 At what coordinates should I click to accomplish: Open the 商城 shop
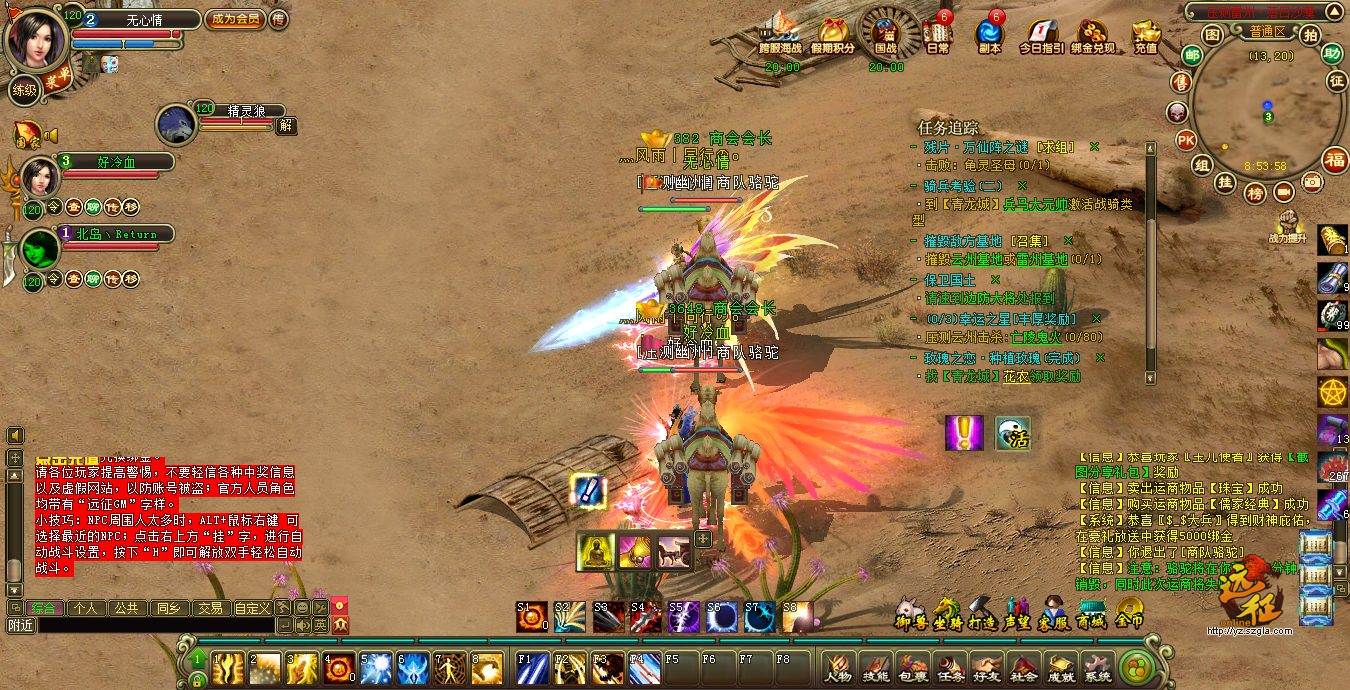pos(1092,613)
